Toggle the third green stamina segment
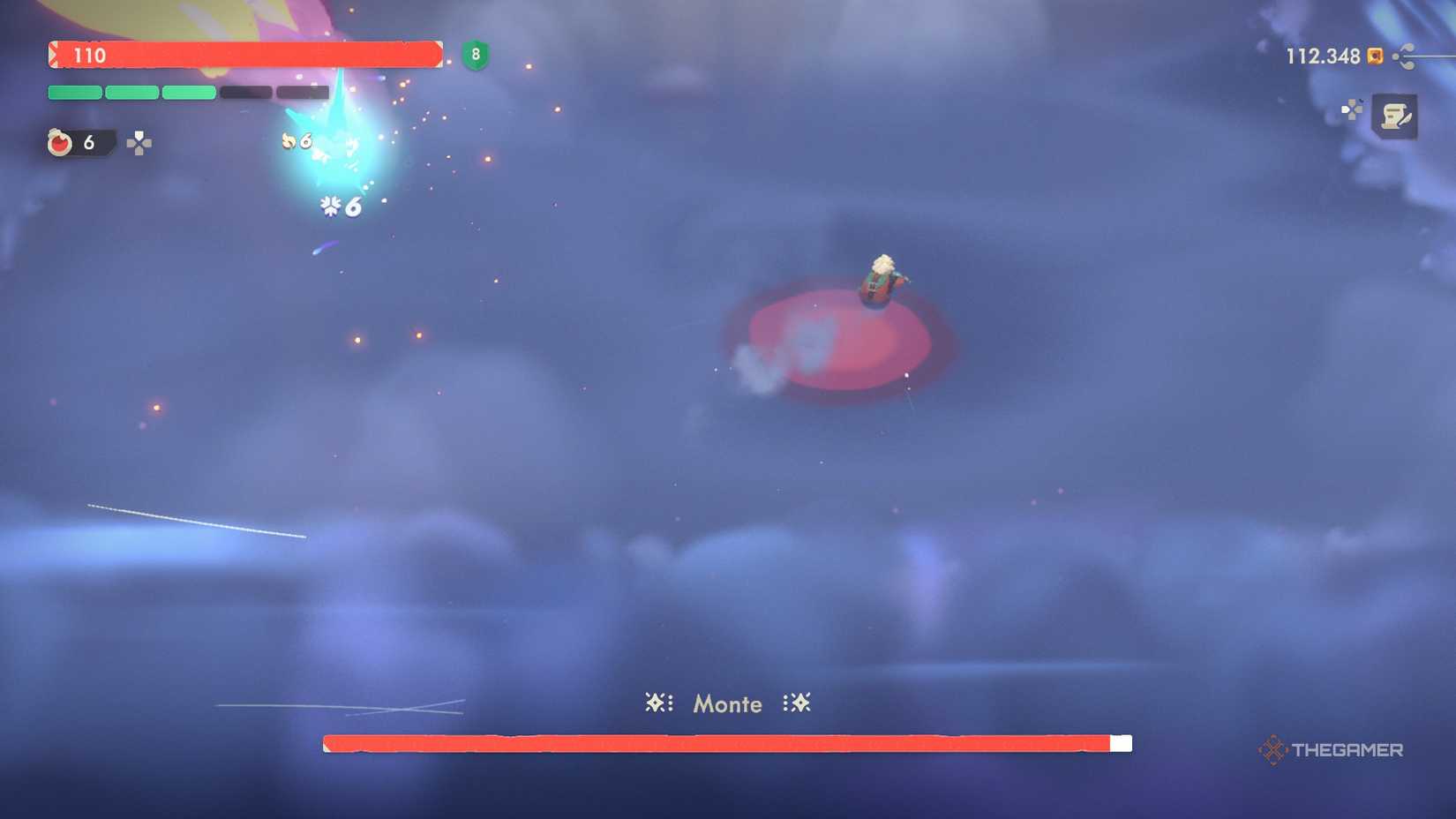The image size is (1456, 819). pyautogui.click(x=190, y=91)
